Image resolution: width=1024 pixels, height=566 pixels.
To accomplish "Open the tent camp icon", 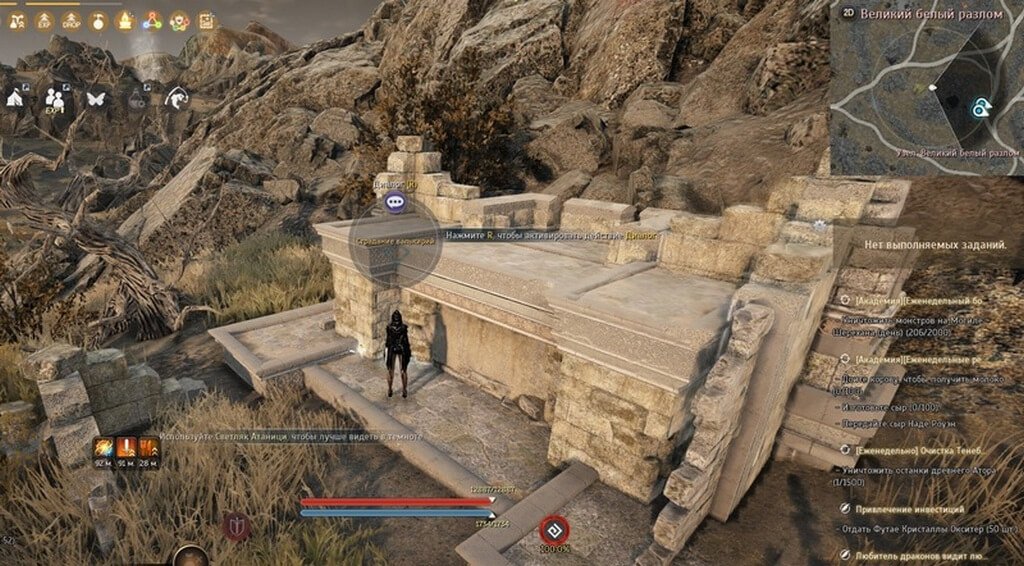I will tap(17, 98).
